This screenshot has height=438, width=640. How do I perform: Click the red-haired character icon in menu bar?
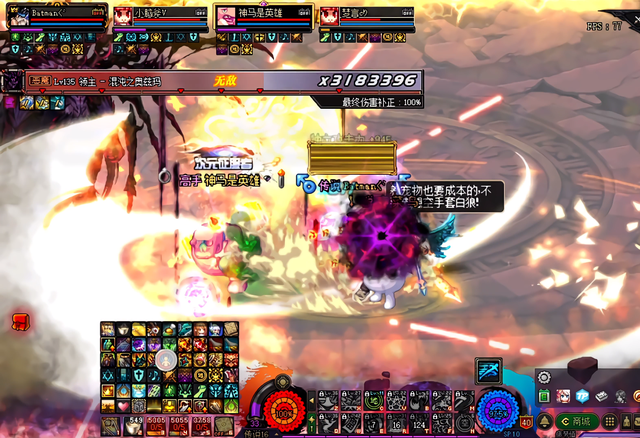coord(563,397)
